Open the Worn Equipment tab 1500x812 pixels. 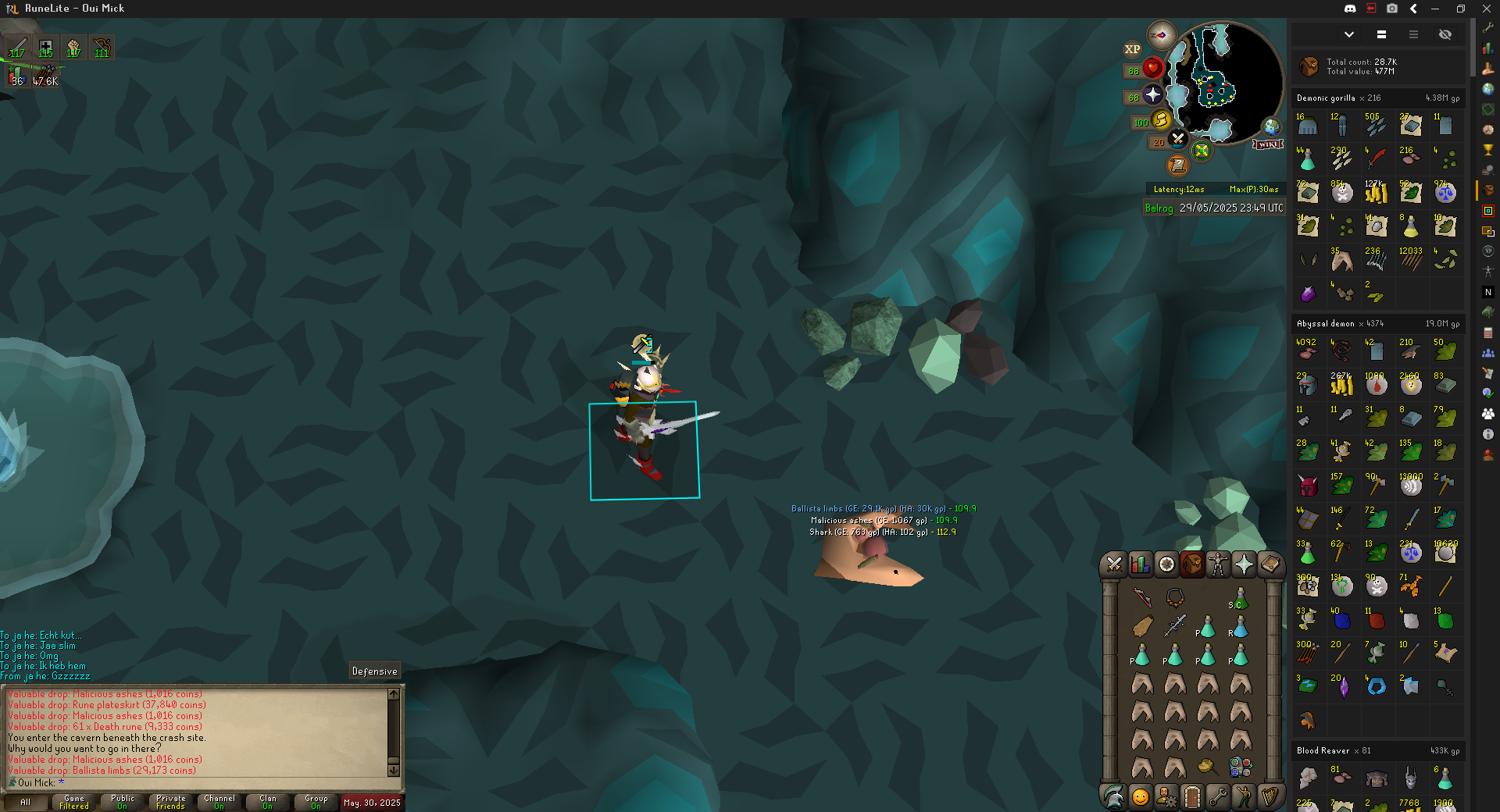tap(1218, 564)
